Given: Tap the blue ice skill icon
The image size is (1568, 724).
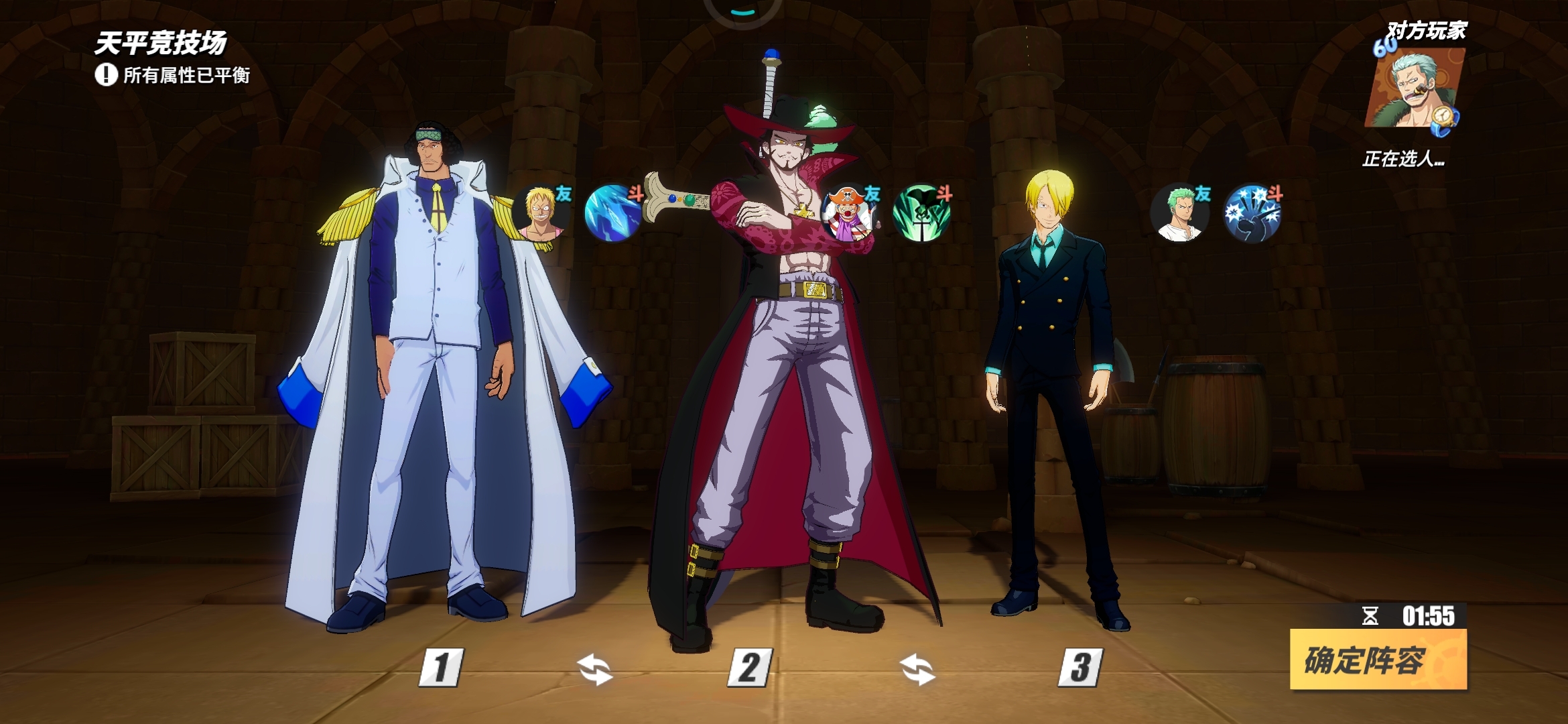Looking at the screenshot, I should [x=613, y=213].
